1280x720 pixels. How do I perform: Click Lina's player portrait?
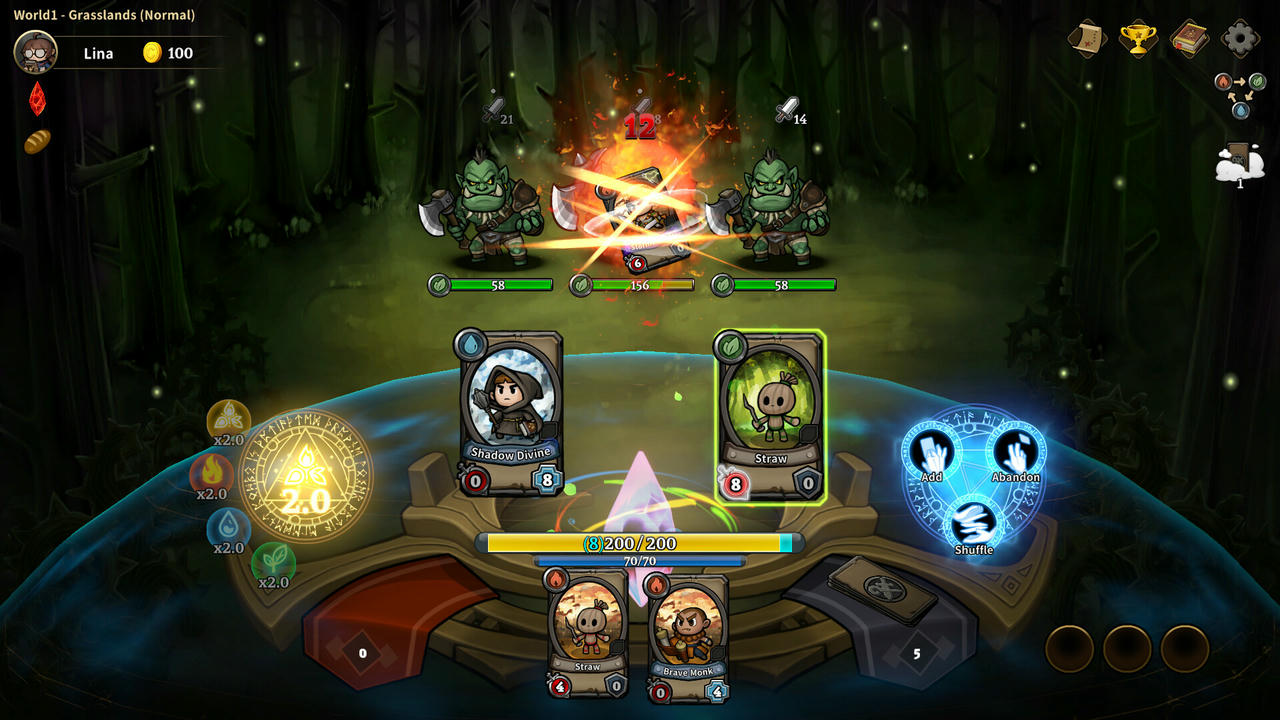coord(35,52)
